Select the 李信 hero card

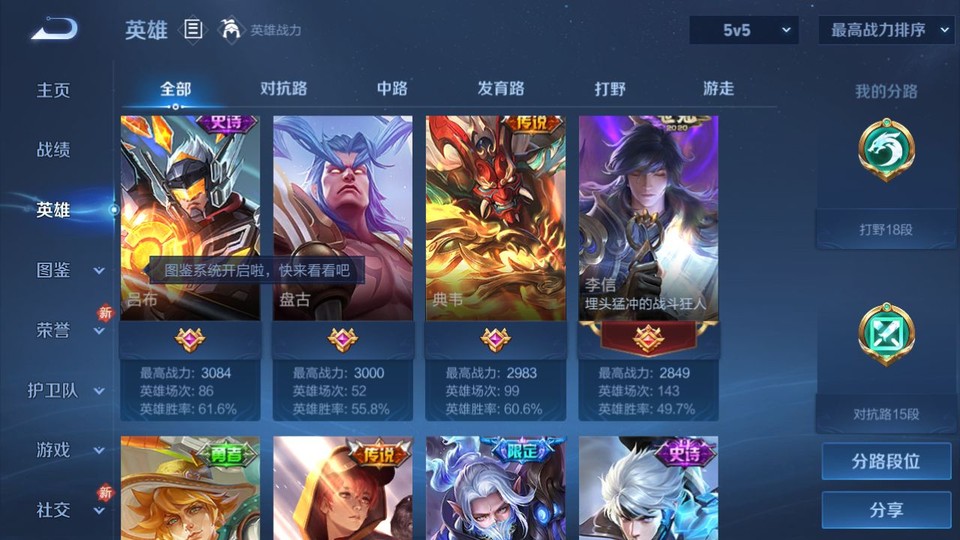pyautogui.click(x=648, y=218)
